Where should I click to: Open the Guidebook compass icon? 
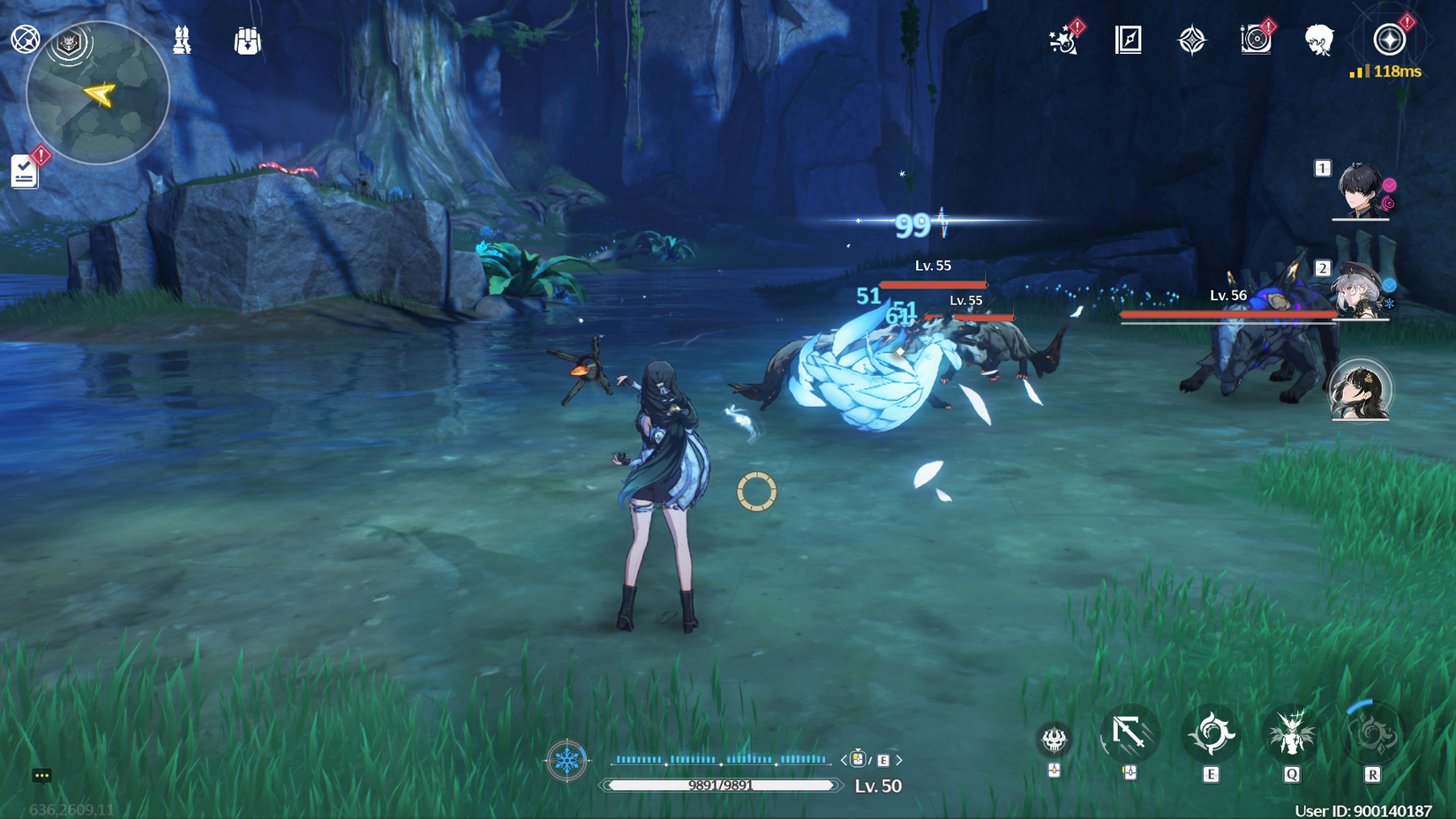[1128, 41]
